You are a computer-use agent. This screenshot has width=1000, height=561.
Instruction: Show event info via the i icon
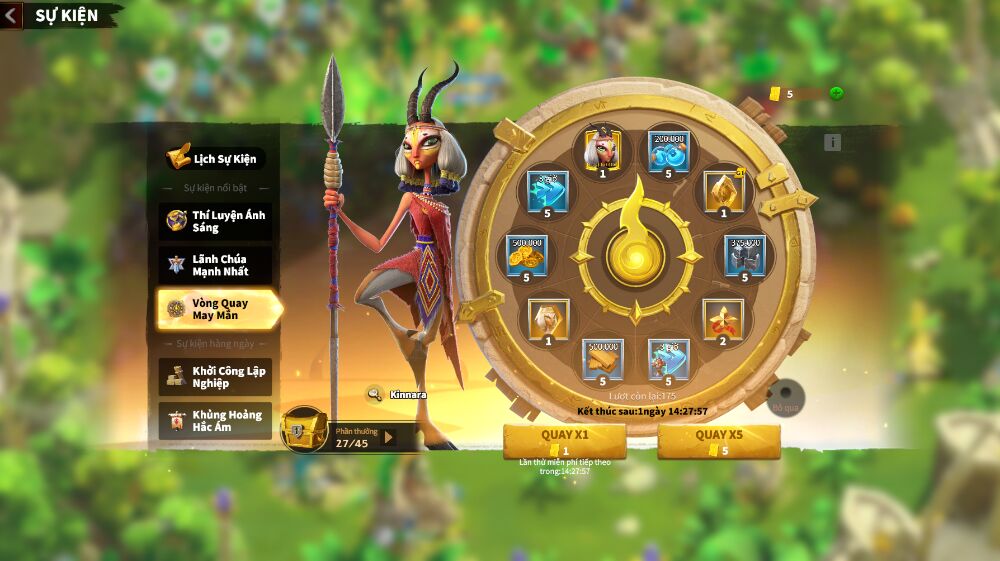pyautogui.click(x=832, y=143)
